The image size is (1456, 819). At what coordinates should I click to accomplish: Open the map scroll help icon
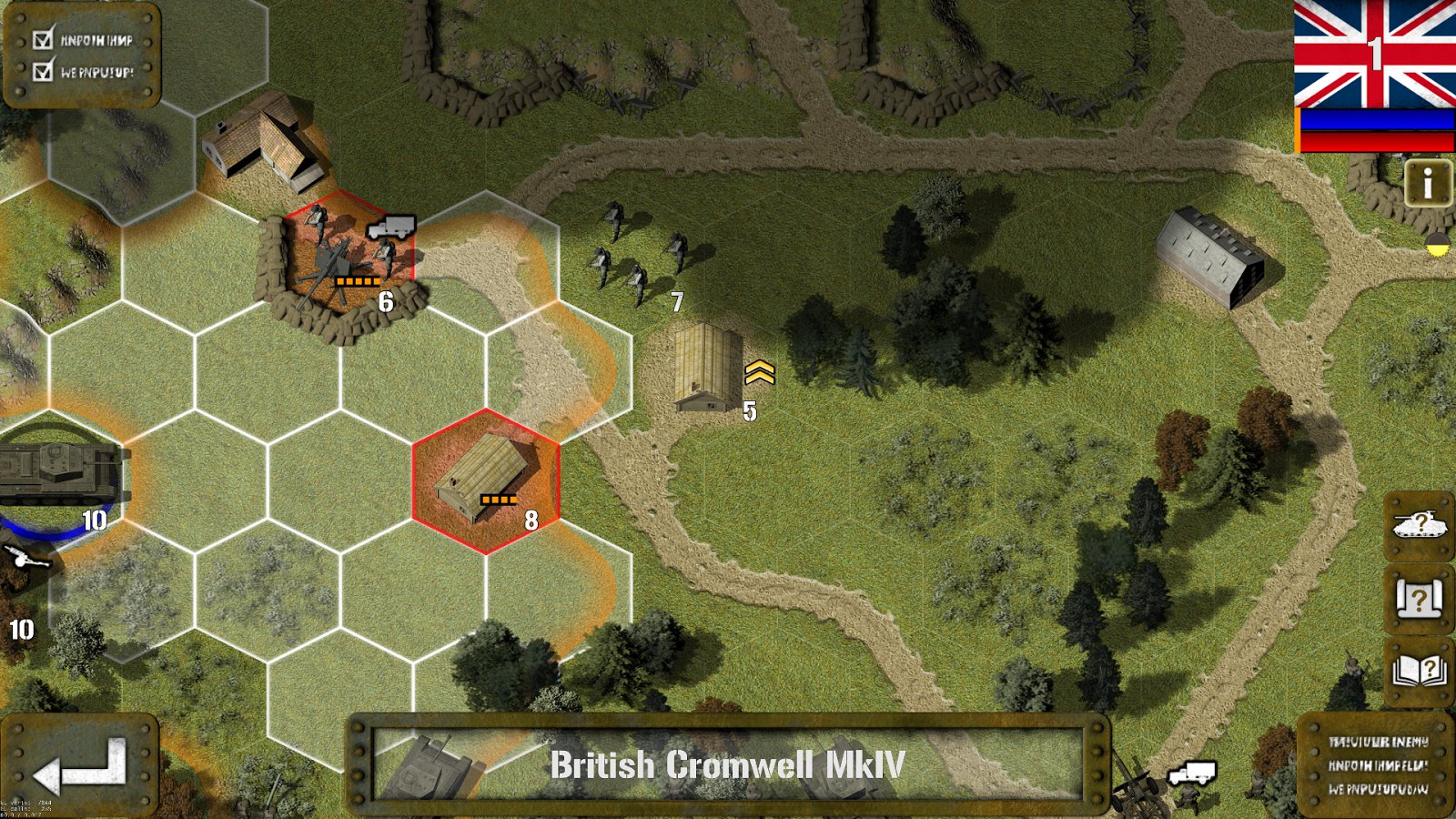pyautogui.click(x=1418, y=600)
